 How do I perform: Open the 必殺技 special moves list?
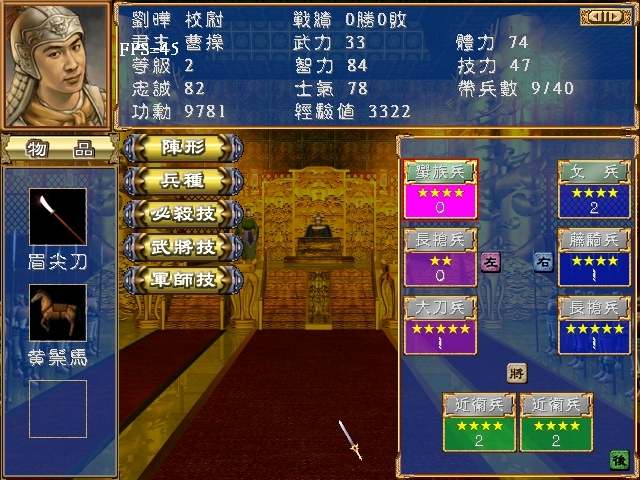(x=183, y=213)
